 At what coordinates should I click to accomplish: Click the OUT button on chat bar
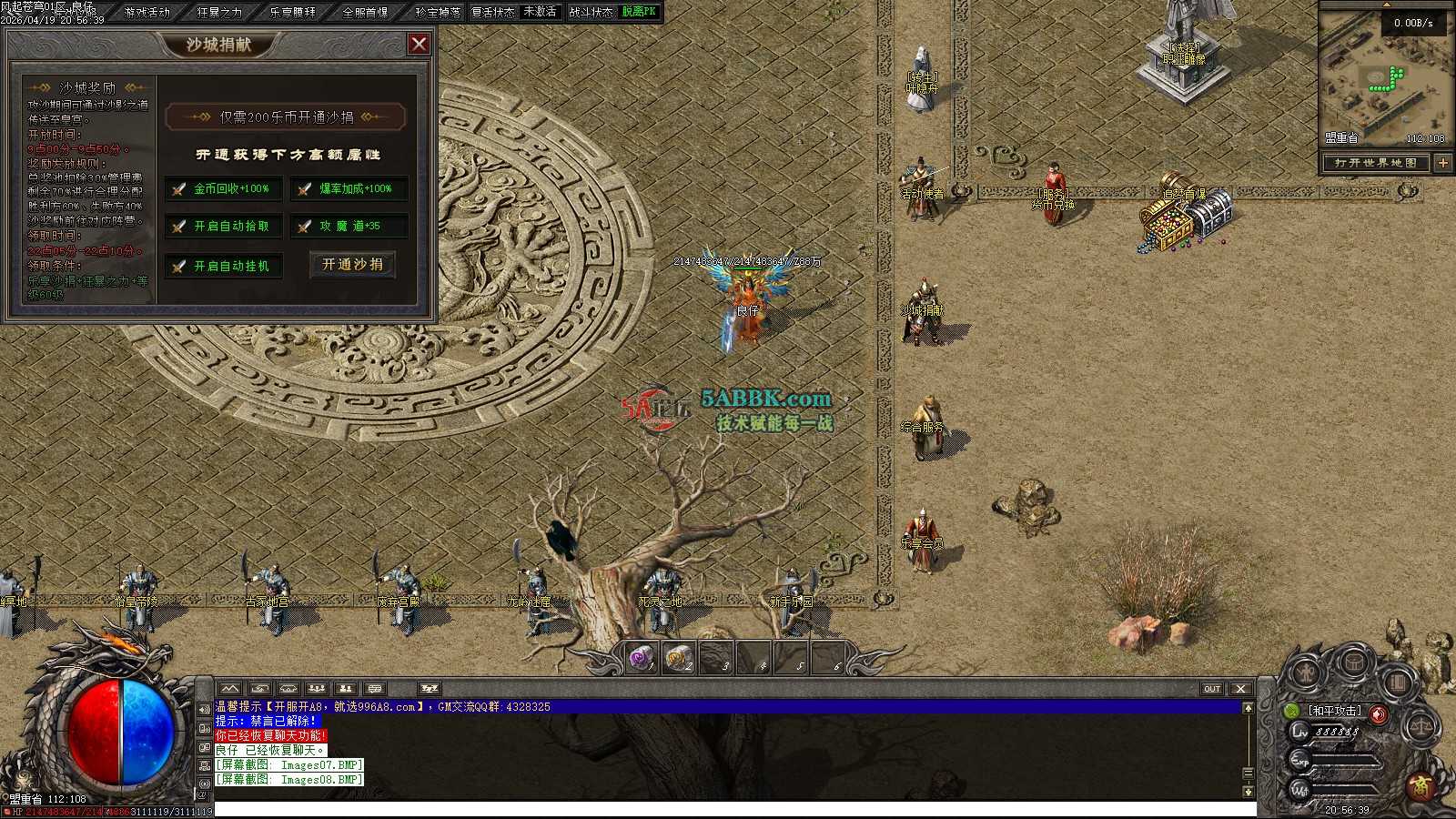coord(1212,689)
